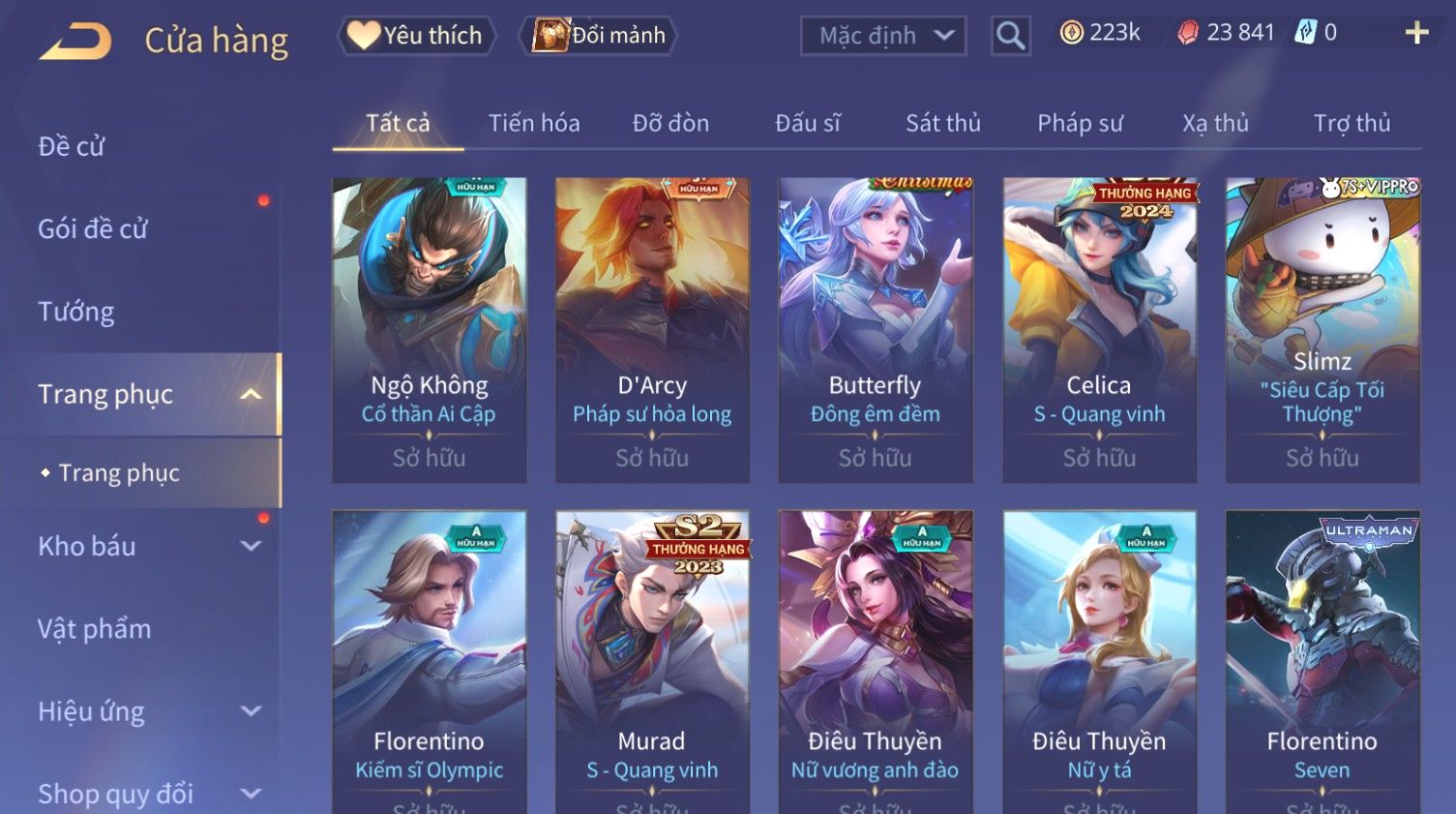The width and height of the screenshot is (1456, 814).
Task: Open the Gói đề cử section
Action: 93,228
